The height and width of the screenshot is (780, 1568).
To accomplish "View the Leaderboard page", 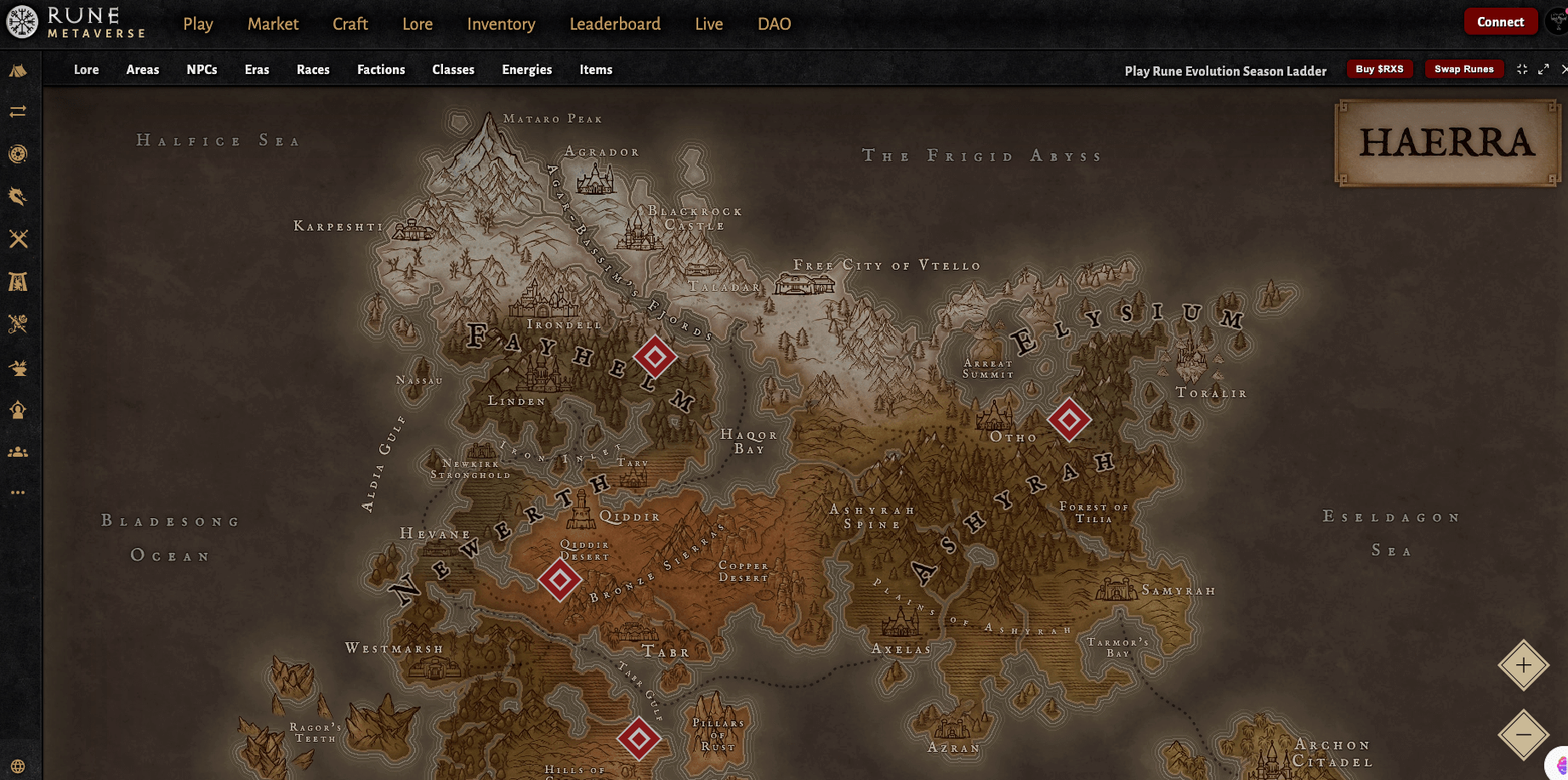I will pos(615,24).
